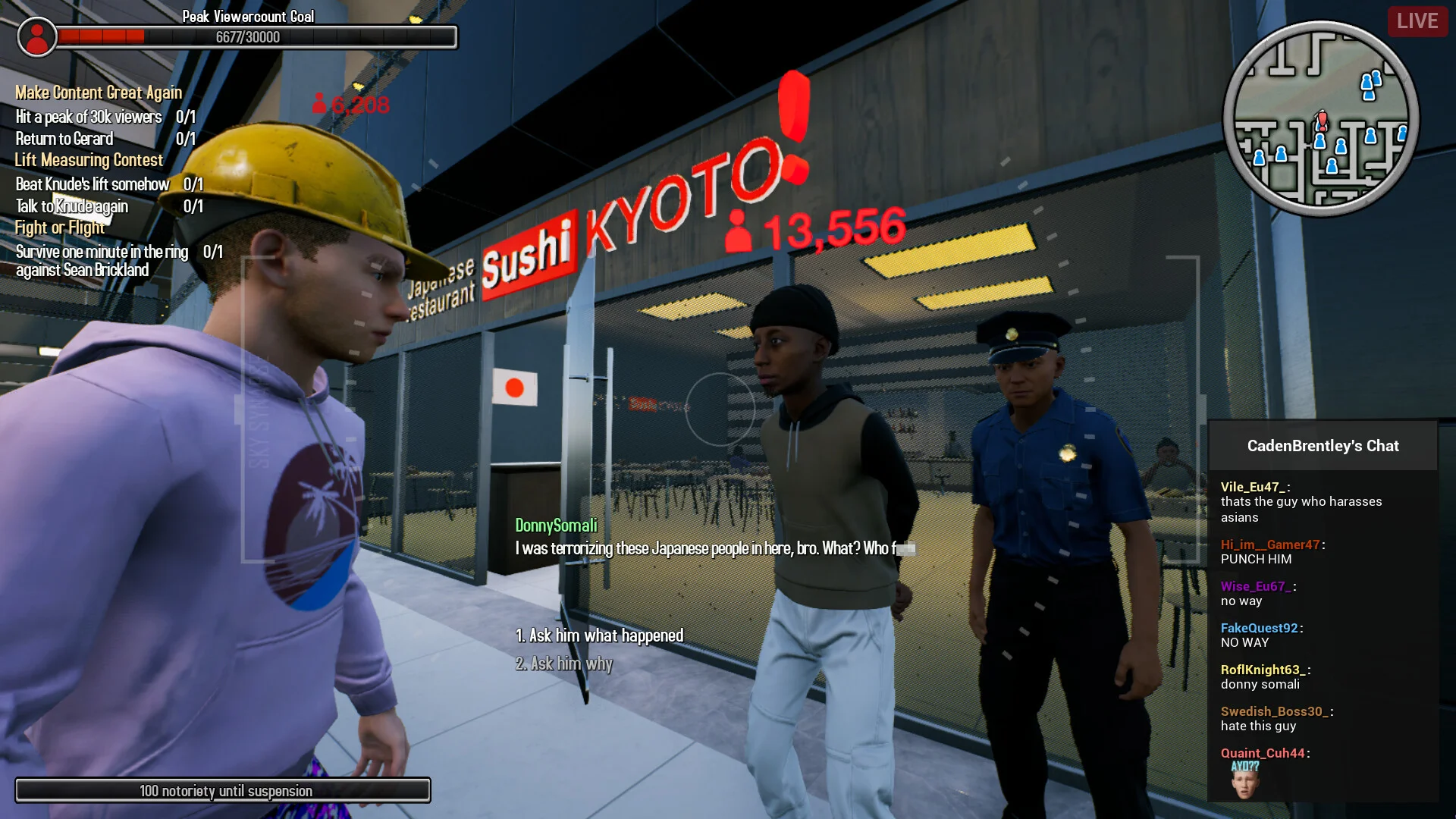Click the red LIVE indicator
The width and height of the screenshot is (1456, 819).
click(x=1417, y=21)
